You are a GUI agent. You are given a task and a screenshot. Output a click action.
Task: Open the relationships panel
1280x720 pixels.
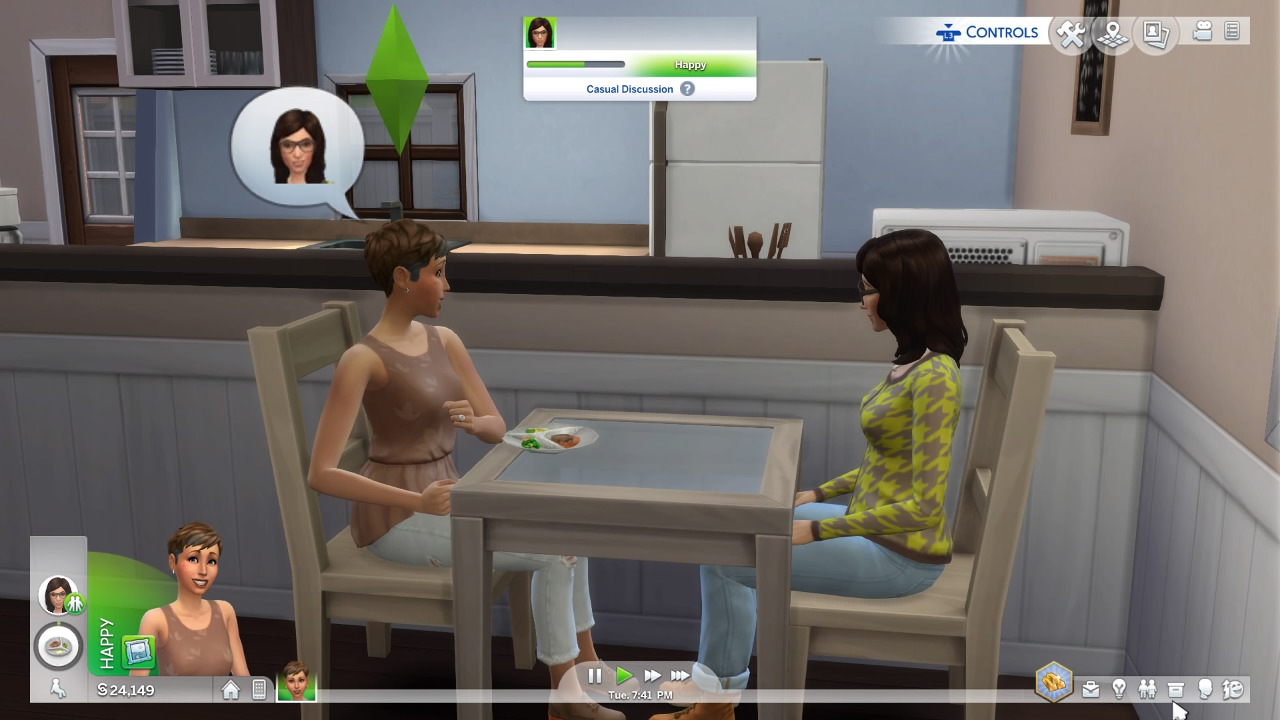coord(1147,689)
